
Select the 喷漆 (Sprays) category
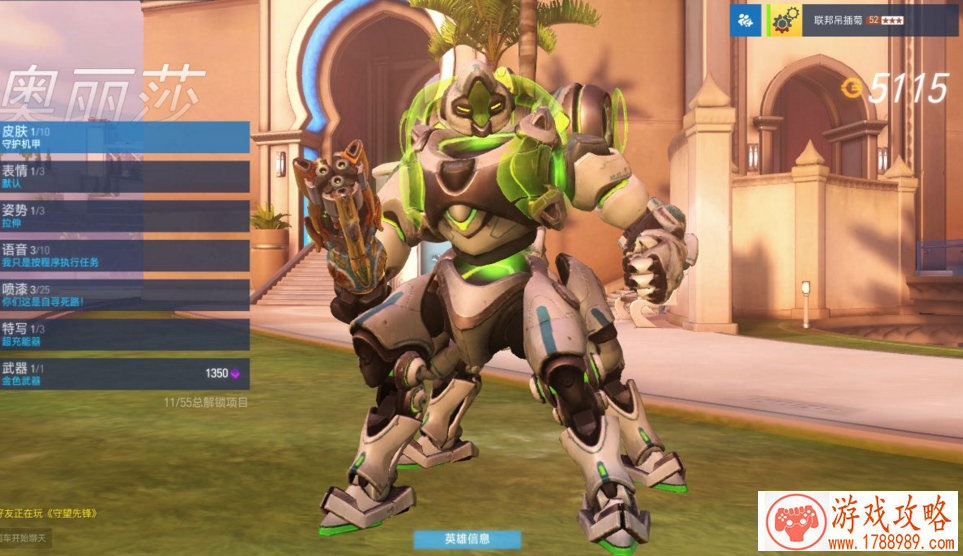click(x=124, y=295)
